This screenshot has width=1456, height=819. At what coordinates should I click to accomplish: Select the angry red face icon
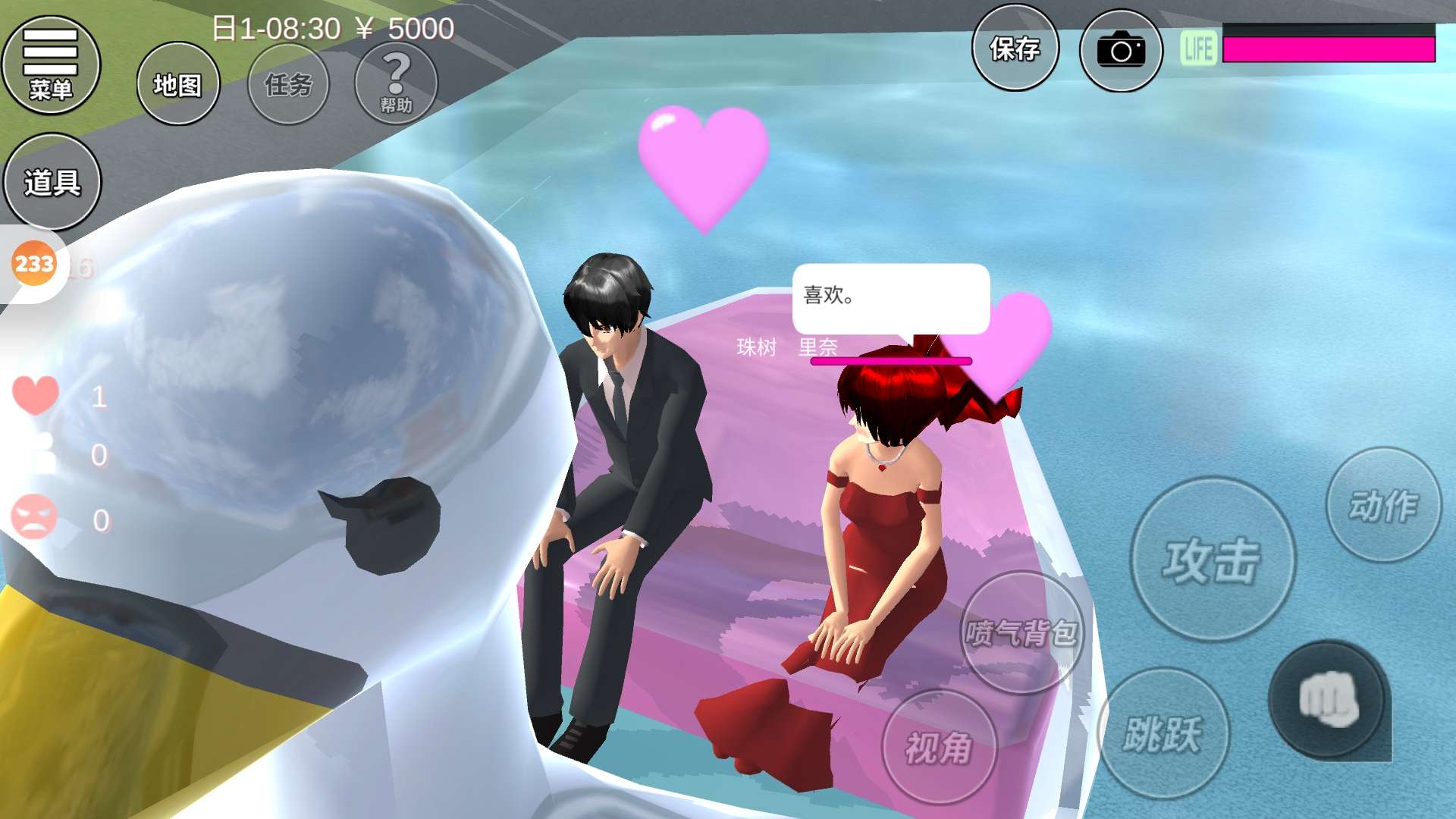[34, 518]
